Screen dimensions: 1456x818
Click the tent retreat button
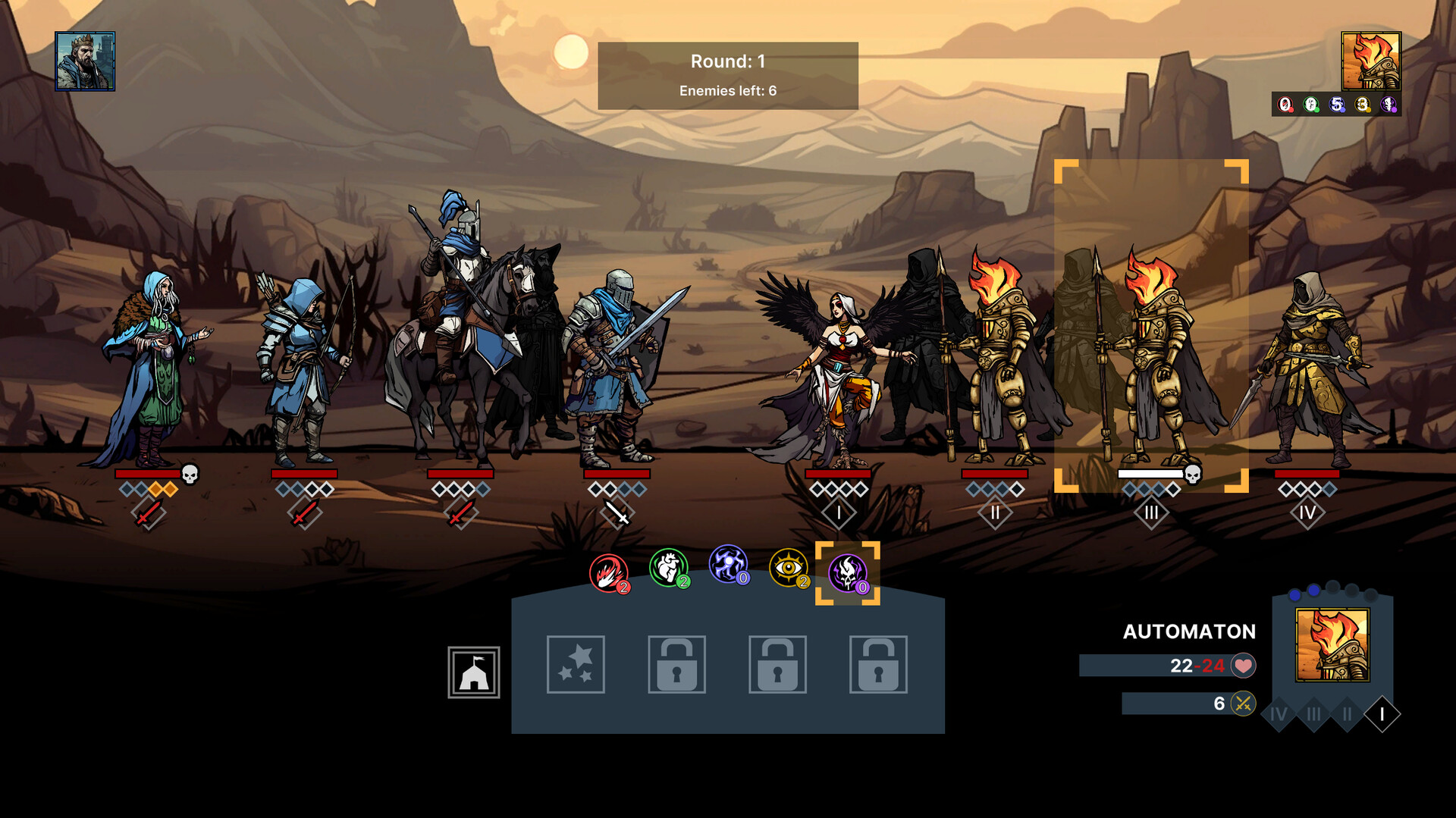click(474, 672)
